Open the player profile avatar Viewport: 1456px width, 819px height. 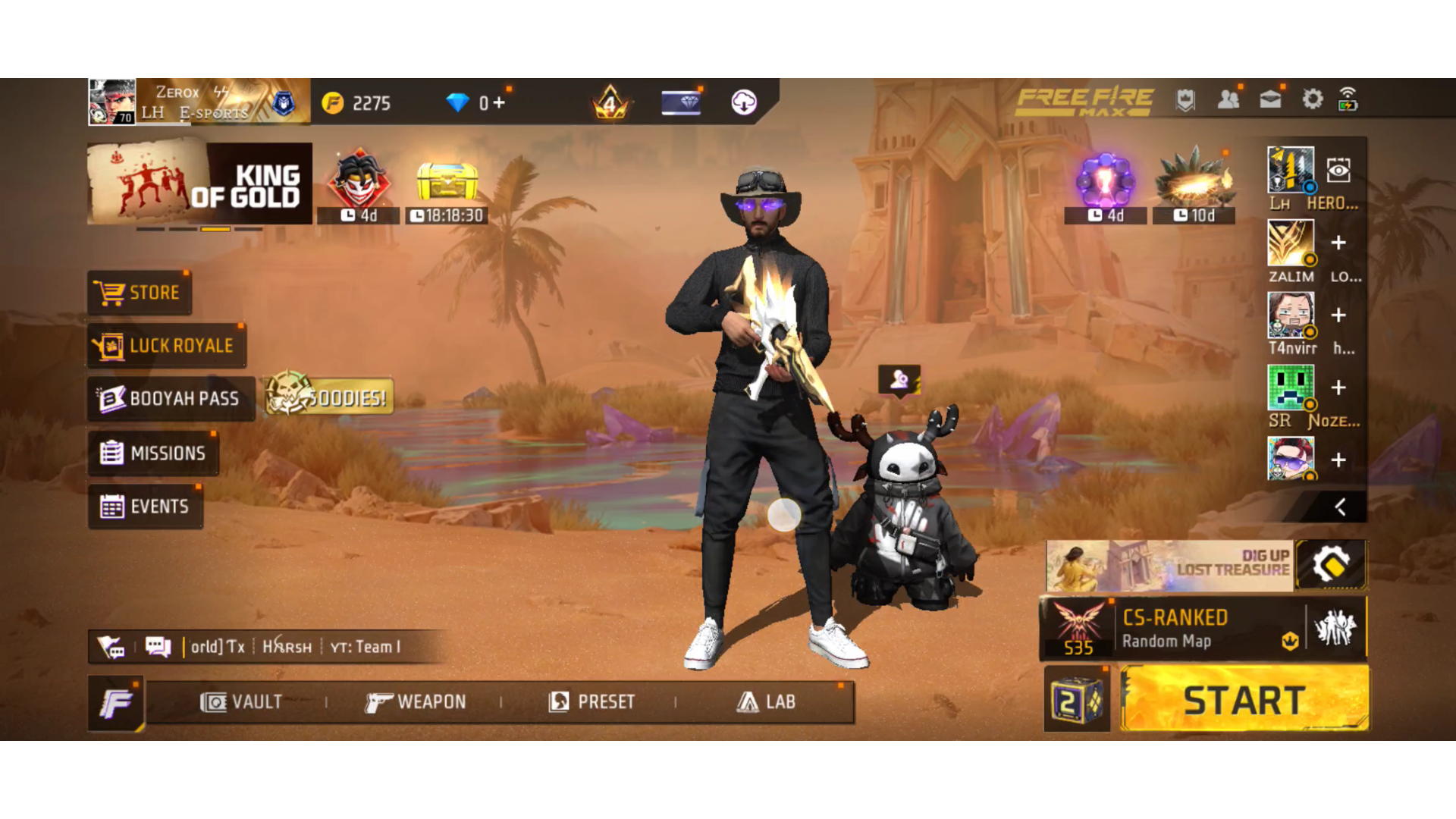tap(112, 102)
